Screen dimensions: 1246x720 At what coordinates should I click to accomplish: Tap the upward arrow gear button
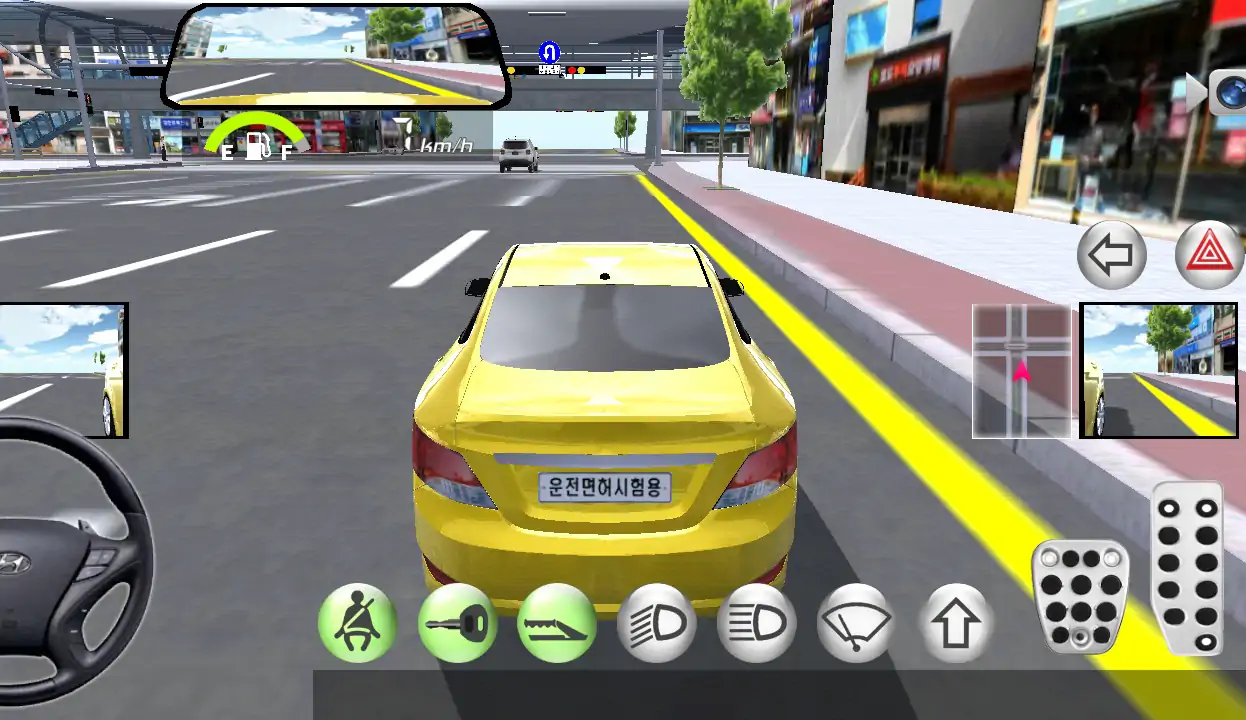click(x=956, y=624)
